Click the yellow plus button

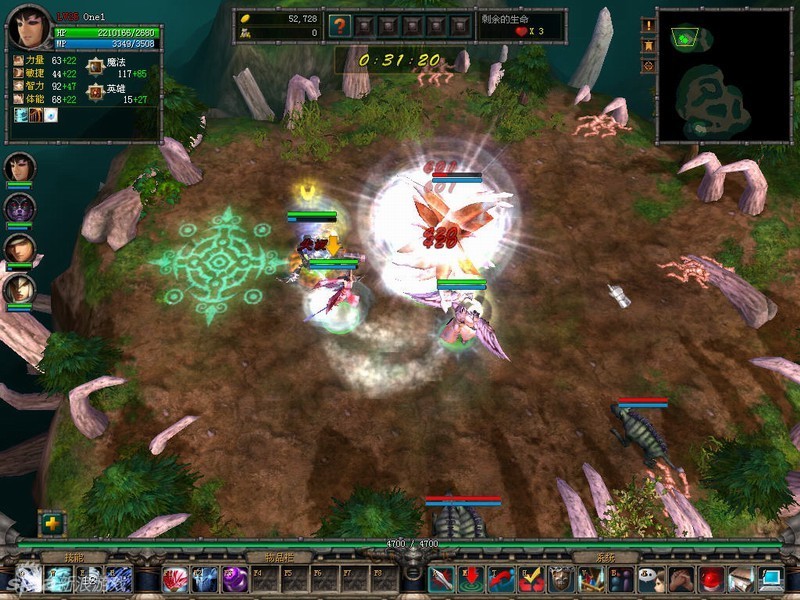(52, 523)
